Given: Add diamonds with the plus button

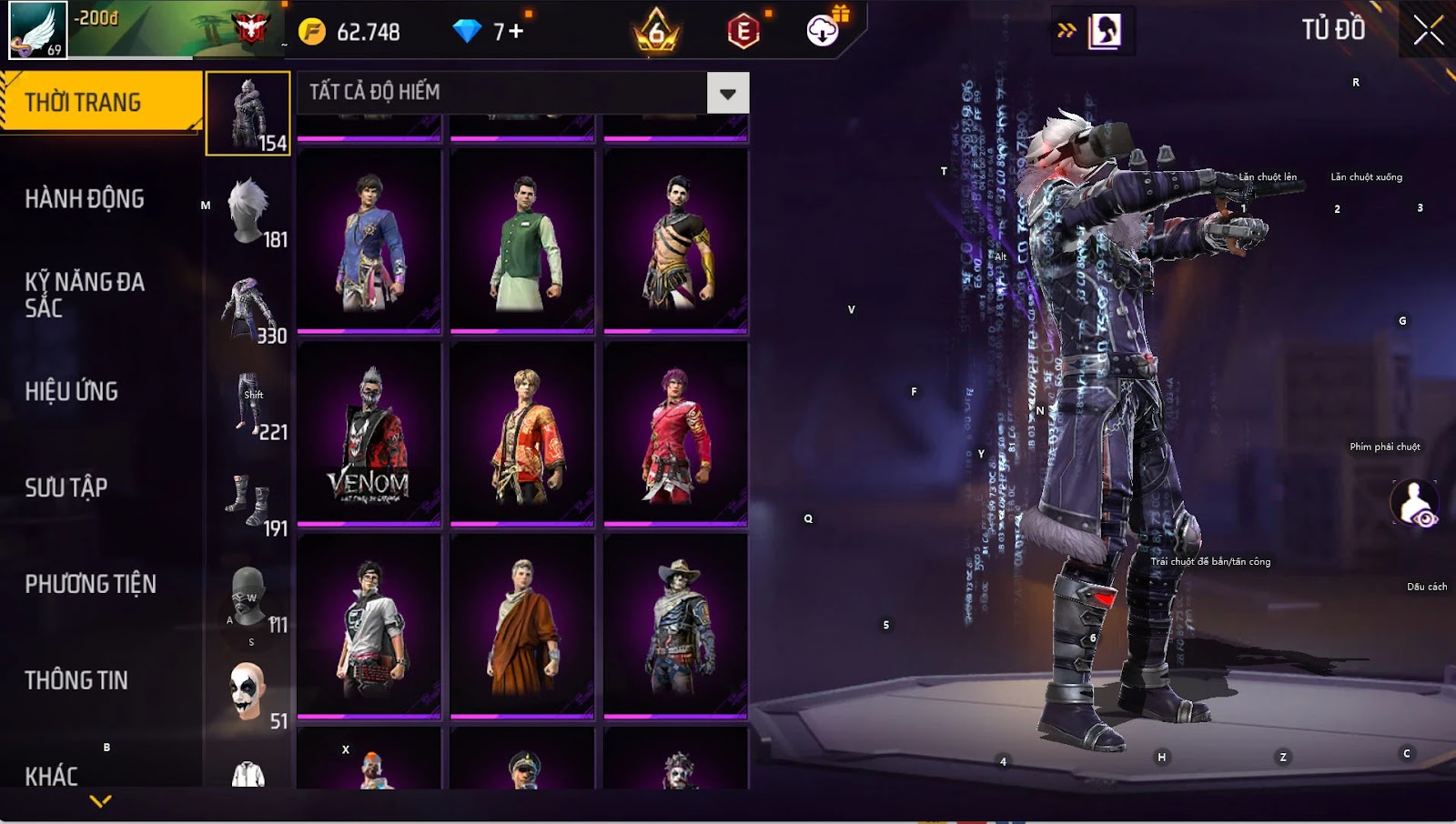Looking at the screenshot, I should pyautogui.click(x=516, y=32).
